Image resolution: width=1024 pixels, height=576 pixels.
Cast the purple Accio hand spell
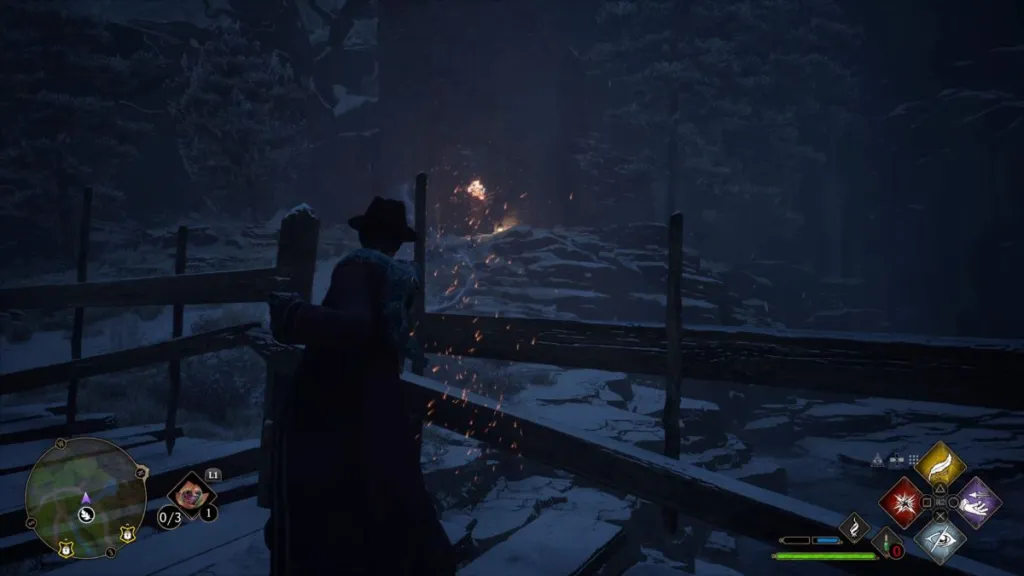pyautogui.click(x=976, y=502)
